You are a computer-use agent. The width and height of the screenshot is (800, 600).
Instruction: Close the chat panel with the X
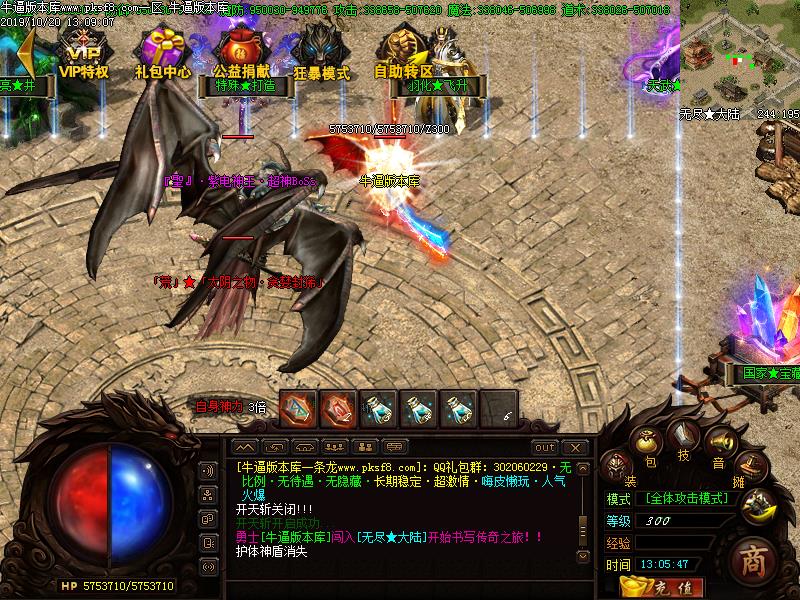(574, 447)
